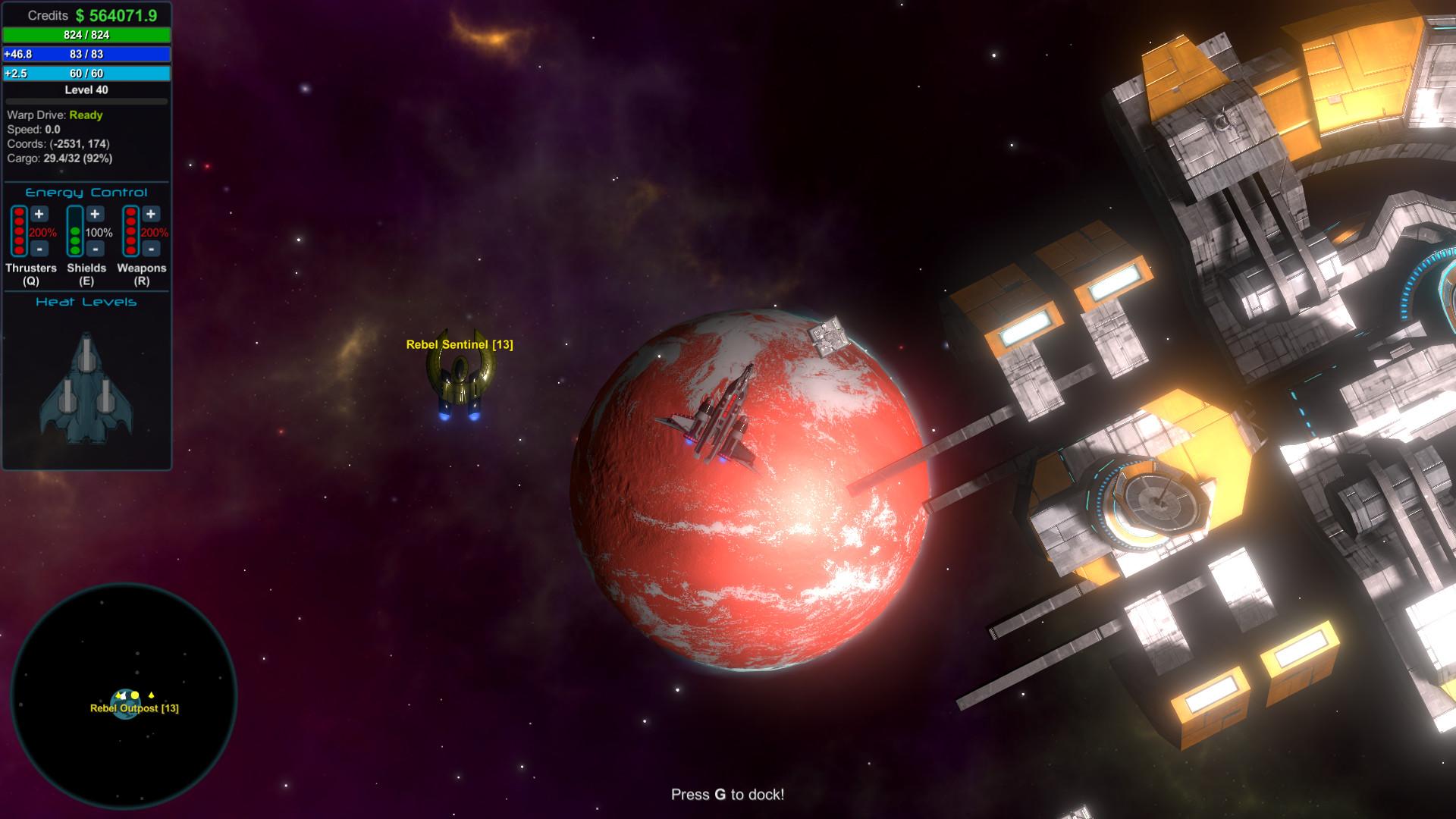The height and width of the screenshot is (819, 1456).
Task: Lower Shields energy using minus button
Action: pos(95,248)
